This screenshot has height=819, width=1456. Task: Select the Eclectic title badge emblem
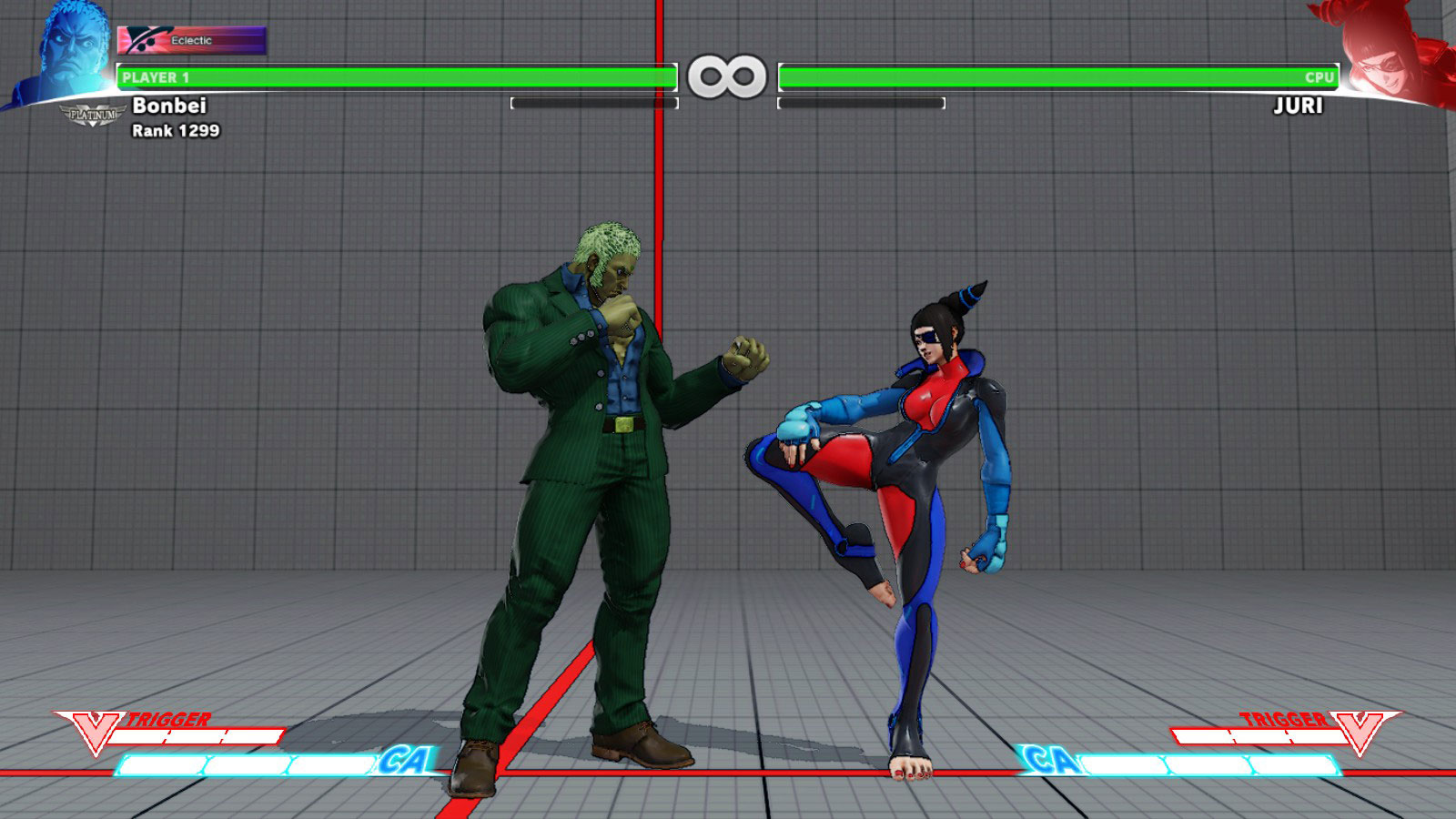tap(141, 41)
